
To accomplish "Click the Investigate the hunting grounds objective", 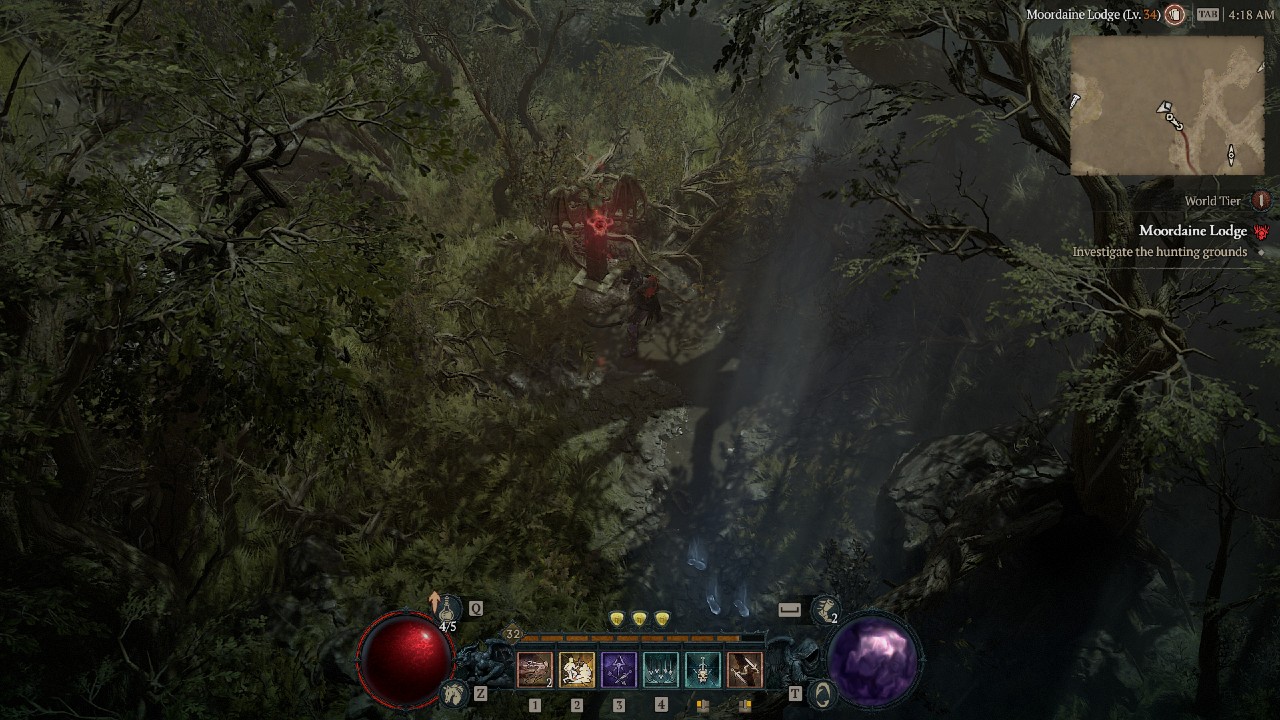I will [1157, 249].
